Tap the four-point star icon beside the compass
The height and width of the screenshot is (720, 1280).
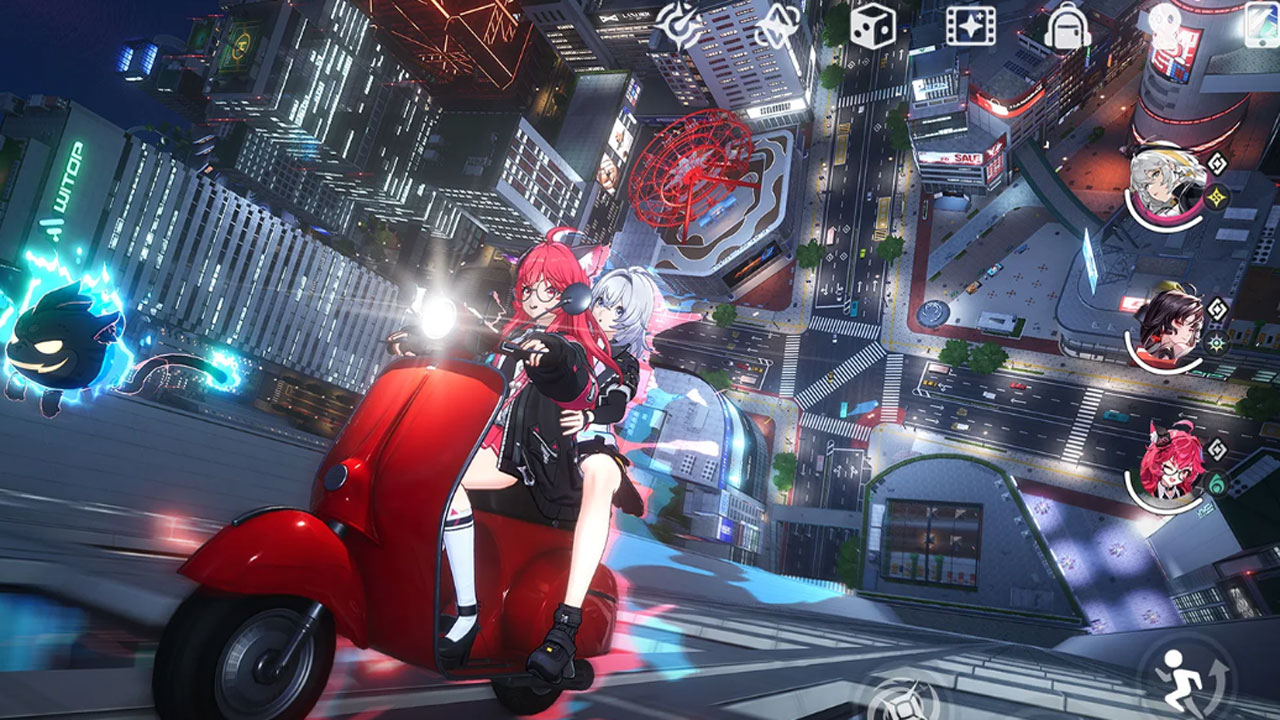tap(778, 25)
